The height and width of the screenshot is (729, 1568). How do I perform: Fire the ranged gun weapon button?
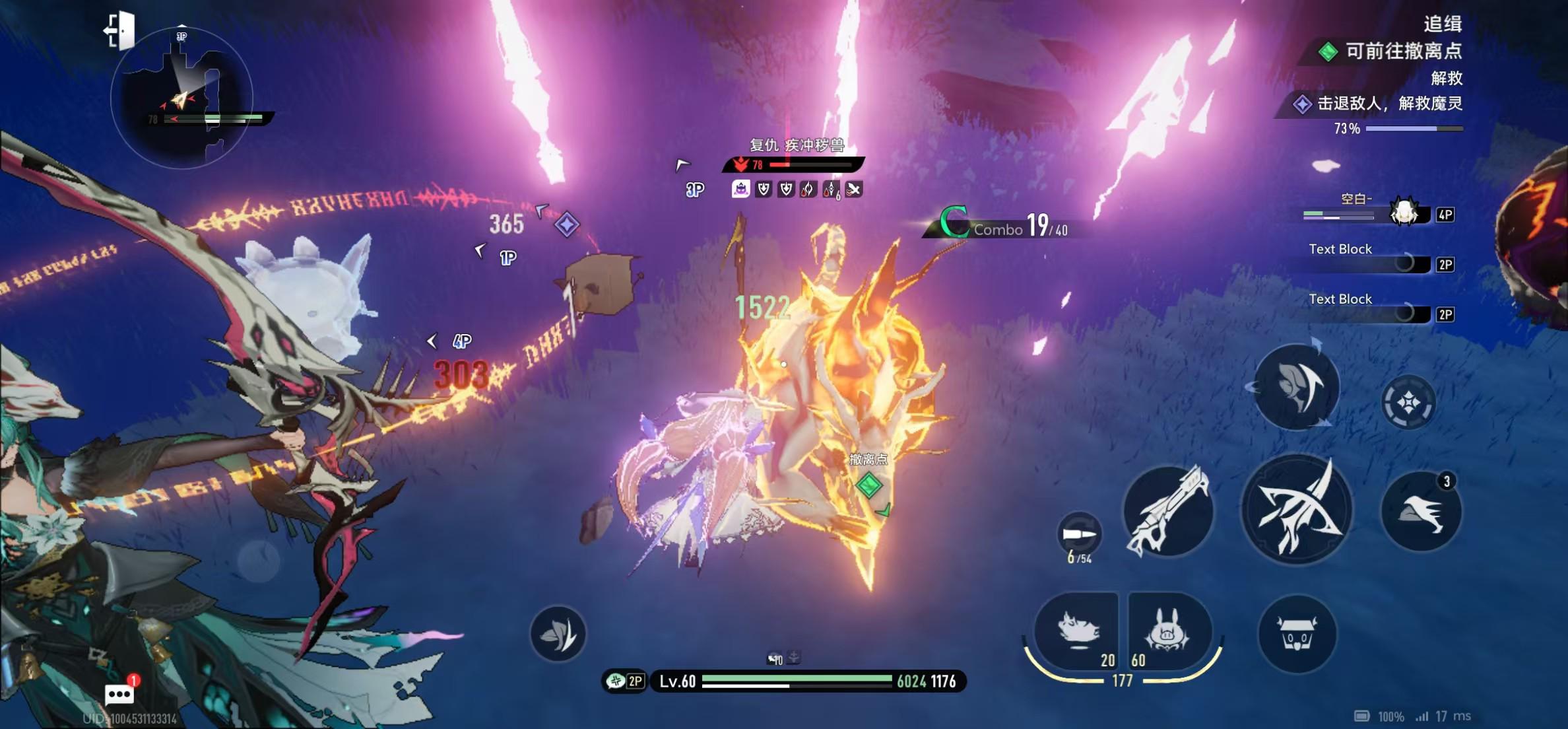pos(1168,510)
